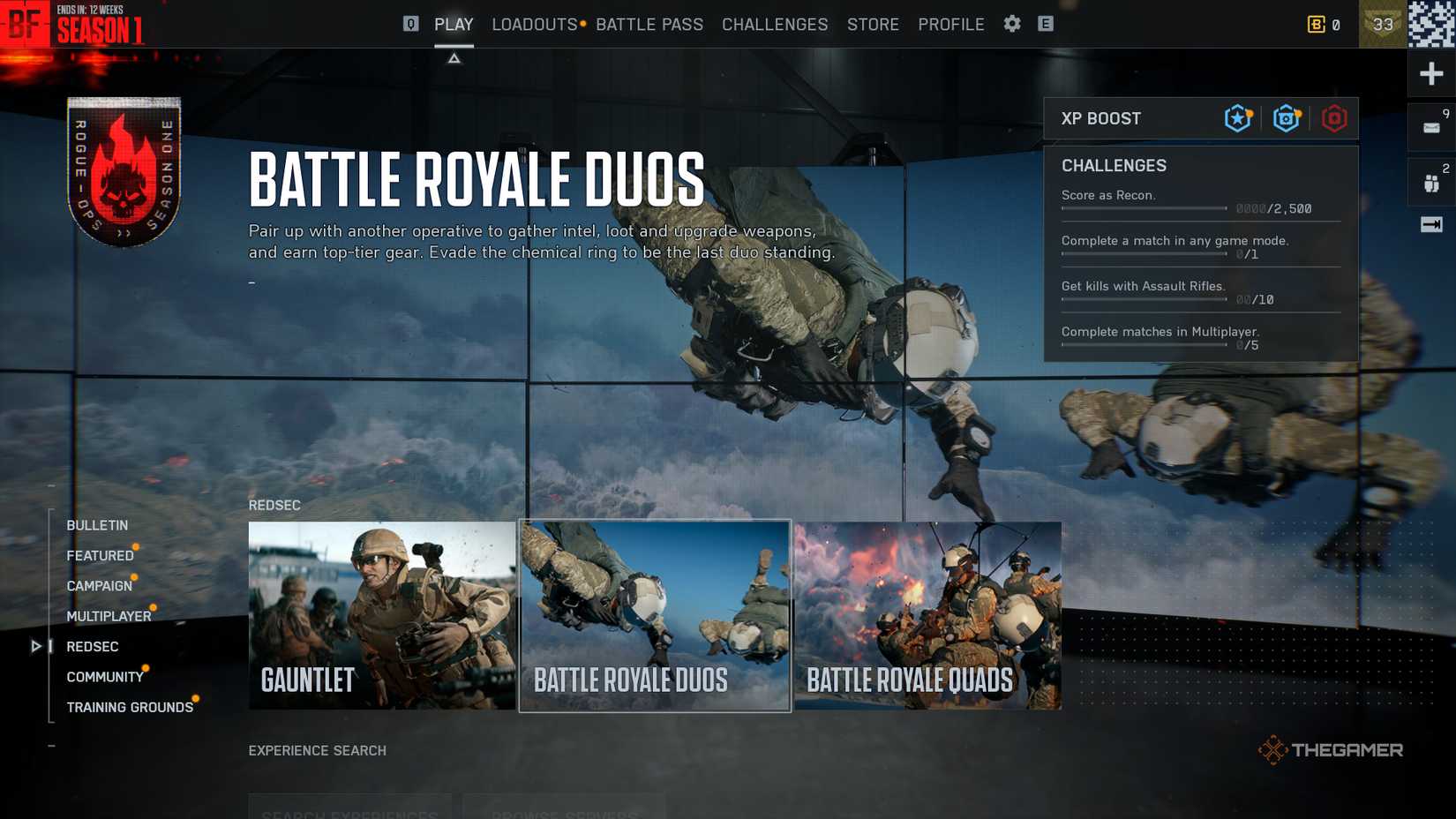Select the red XP Boost hexagon icon
Screen dimensions: 1456x819
tap(1335, 117)
